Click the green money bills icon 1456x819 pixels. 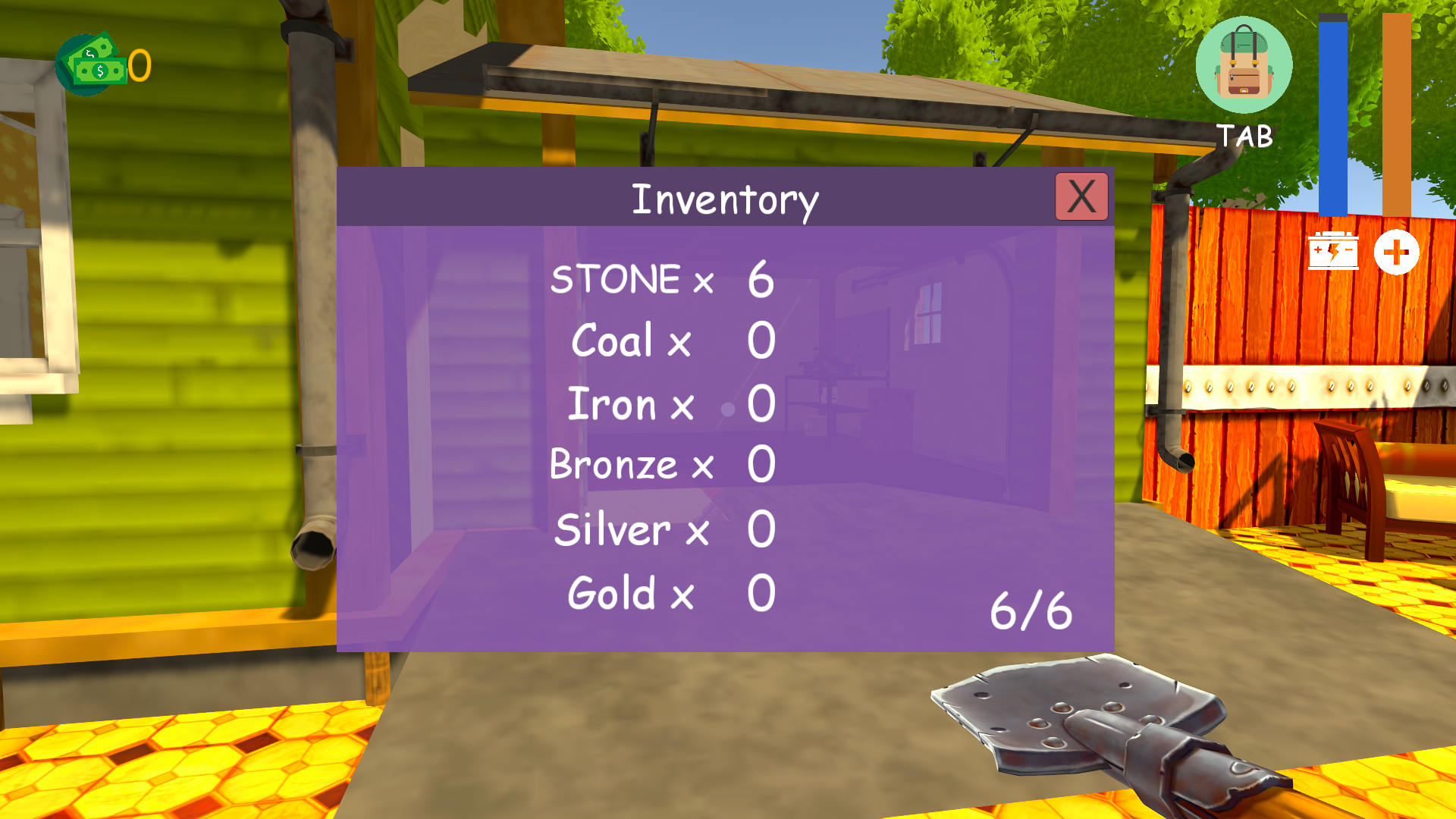pyautogui.click(x=91, y=64)
